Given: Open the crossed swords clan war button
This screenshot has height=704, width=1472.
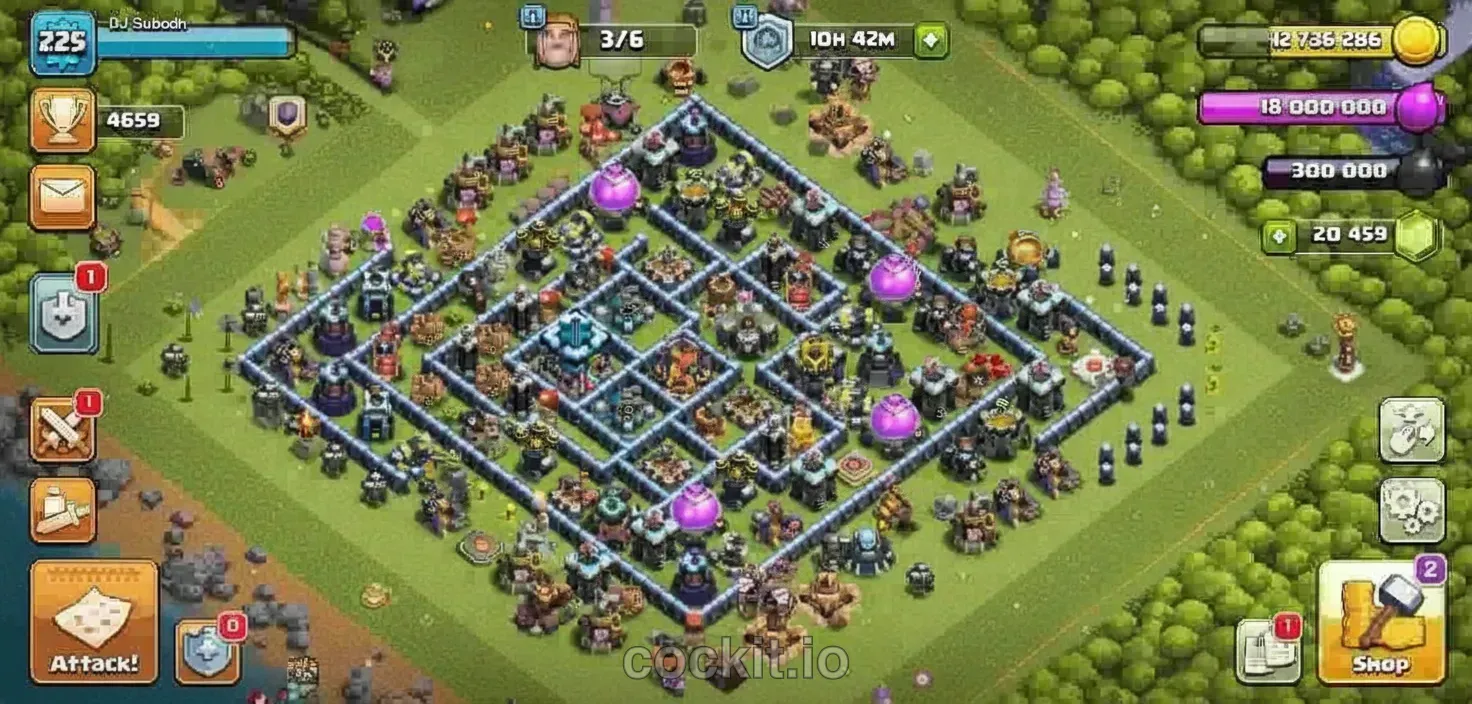Looking at the screenshot, I should [62, 430].
